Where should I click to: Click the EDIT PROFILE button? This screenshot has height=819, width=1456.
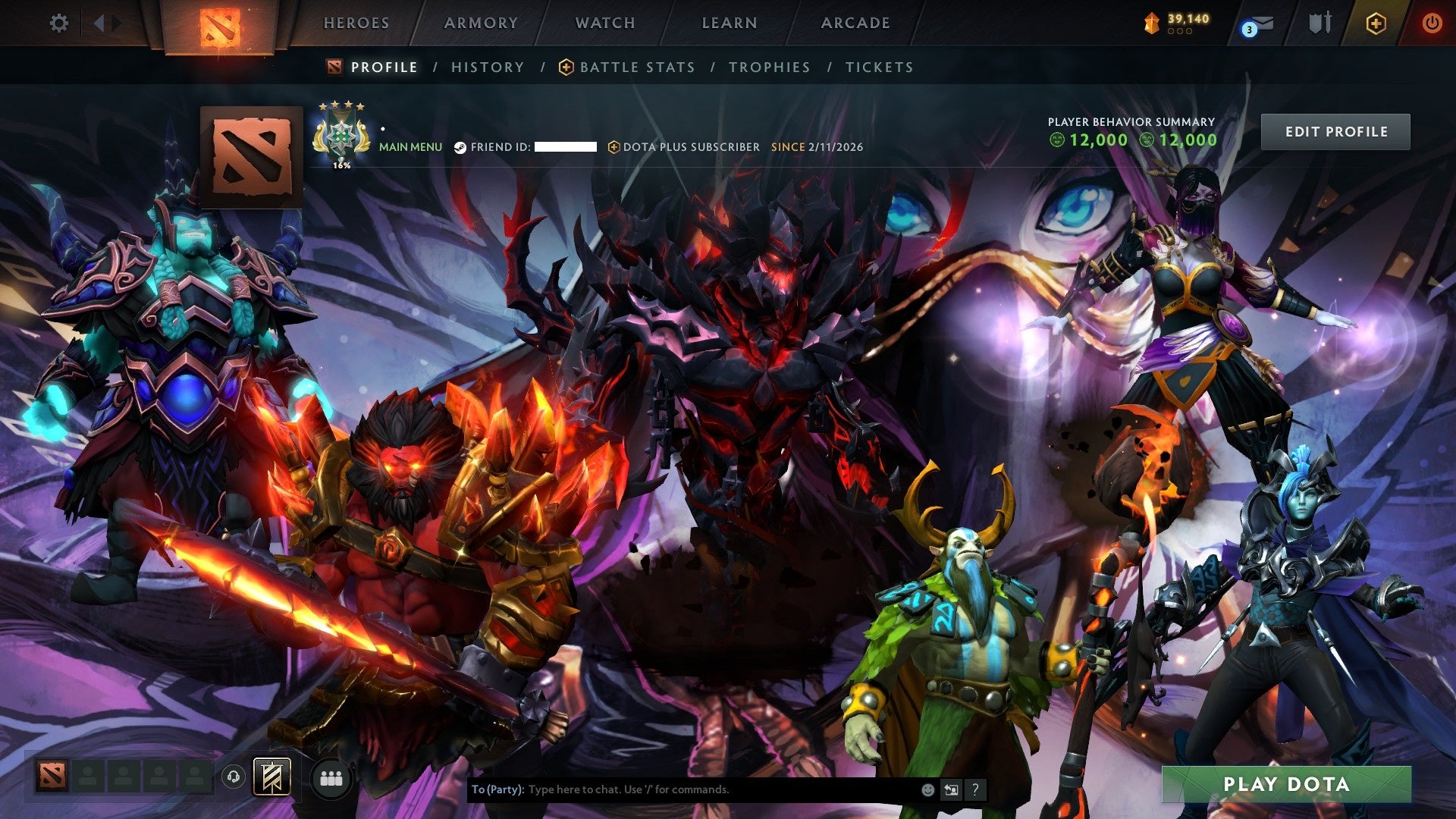(x=1335, y=131)
